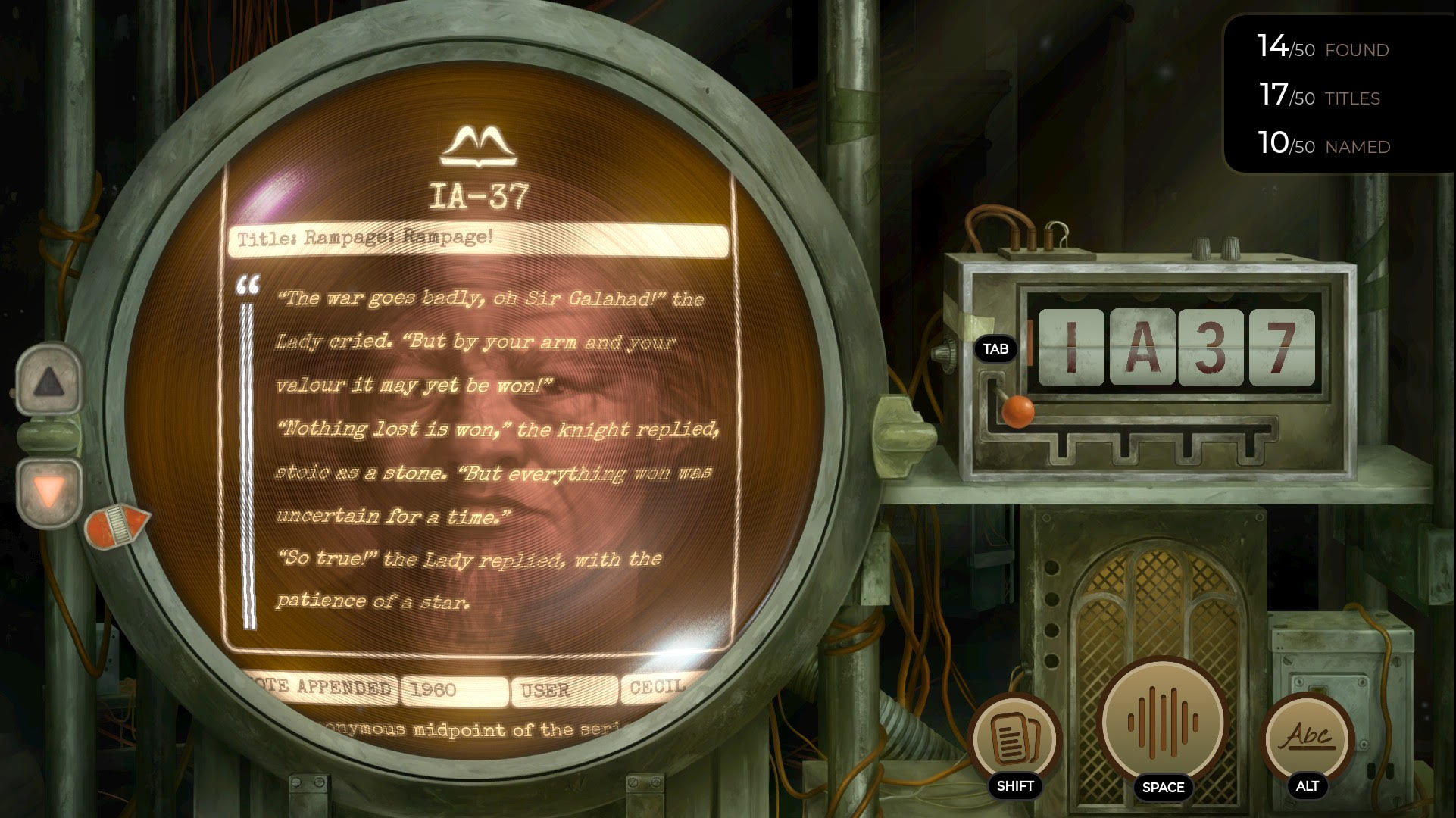The width and height of the screenshot is (1456, 818).
Task: Select the last code dial showing 7
Action: [1281, 348]
